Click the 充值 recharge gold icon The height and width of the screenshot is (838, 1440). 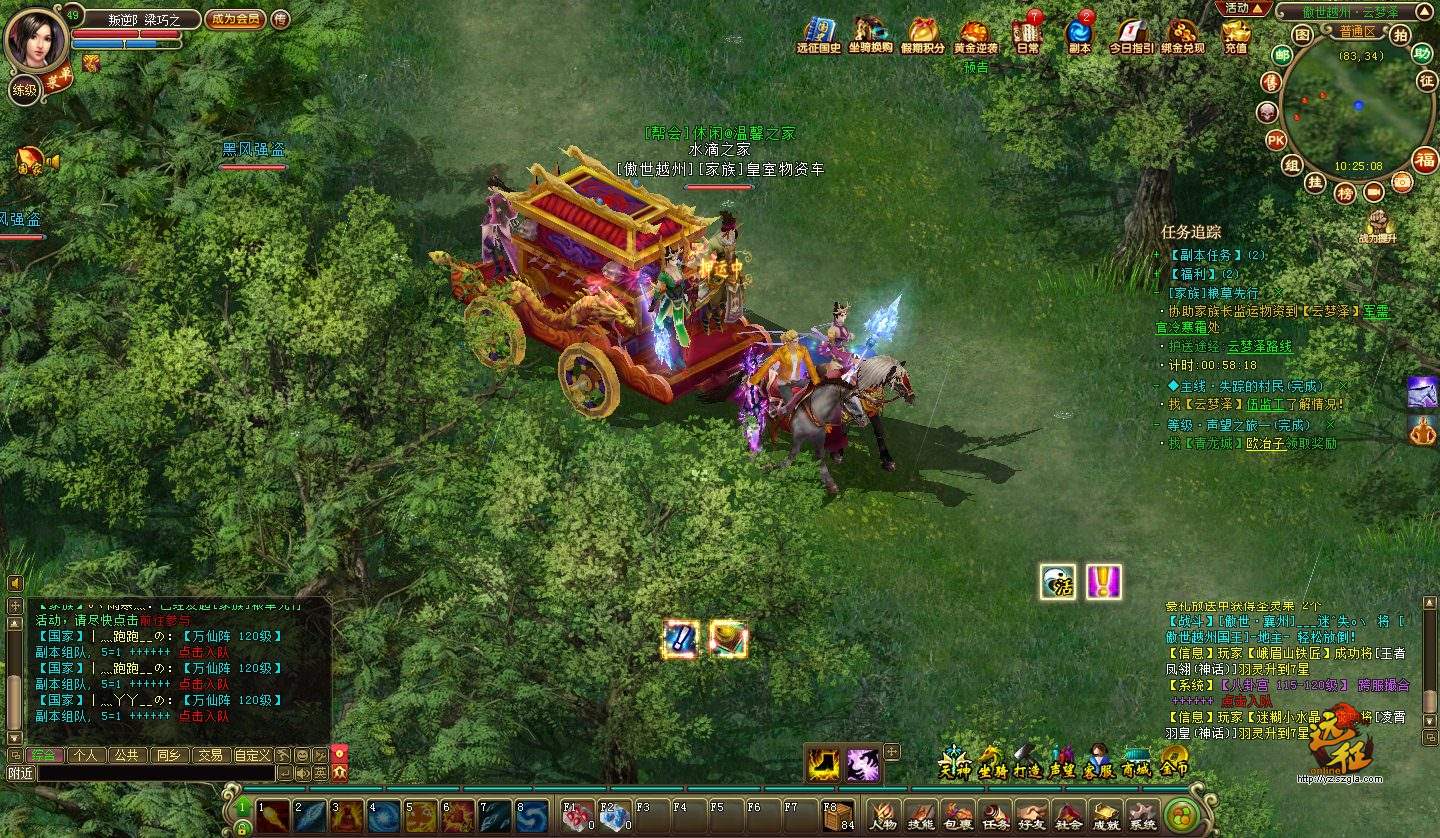pos(1236,35)
